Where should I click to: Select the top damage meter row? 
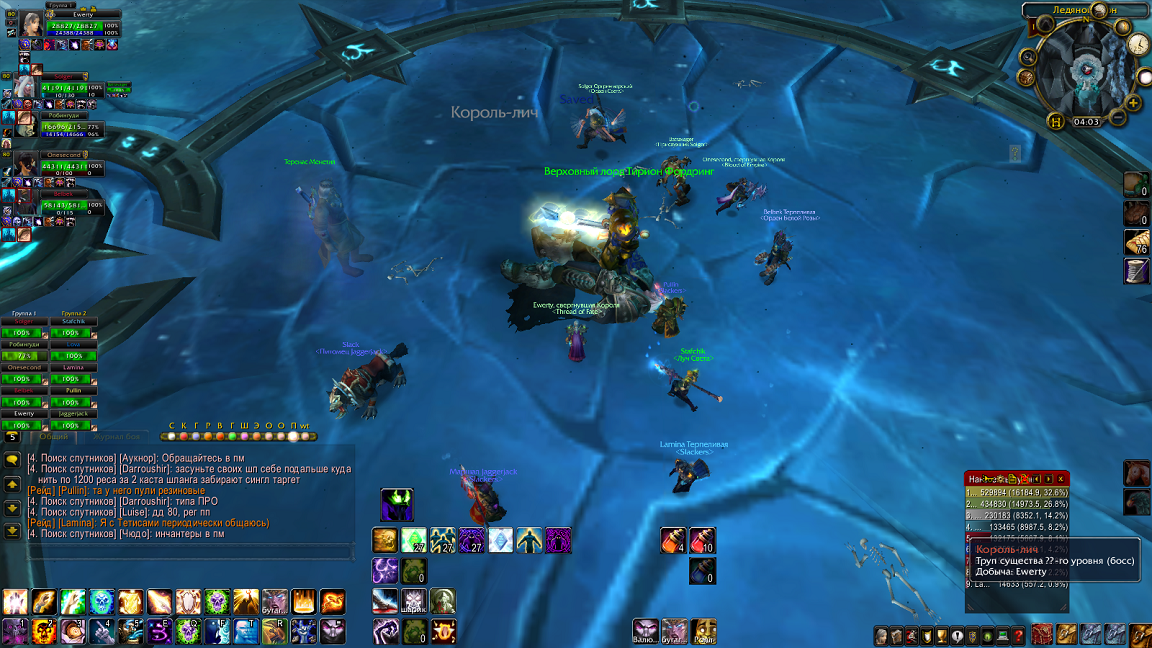[x=1016, y=493]
